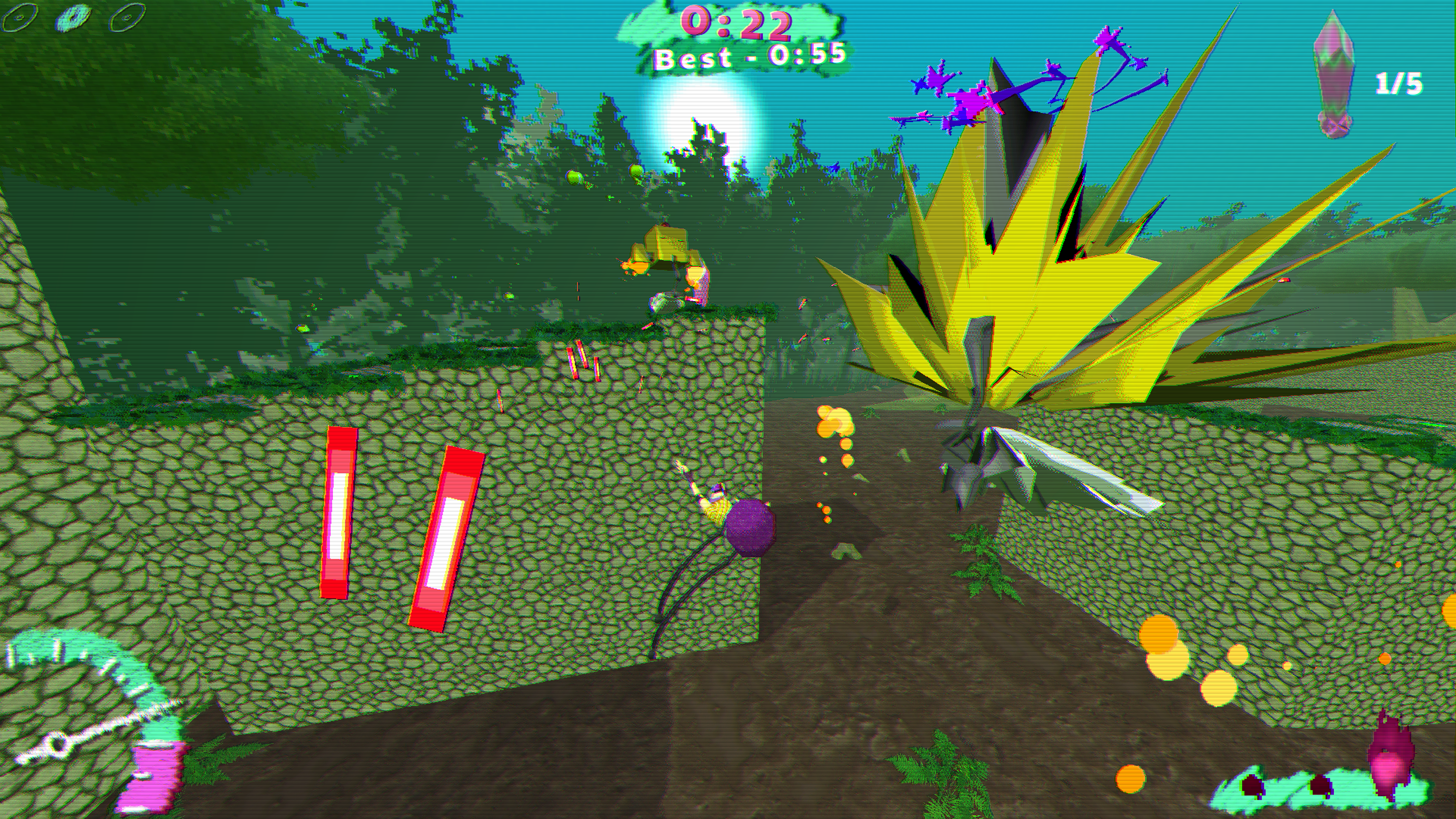Click the filled cyan disc icon
The height and width of the screenshot is (819, 1456).
[x=74, y=17]
